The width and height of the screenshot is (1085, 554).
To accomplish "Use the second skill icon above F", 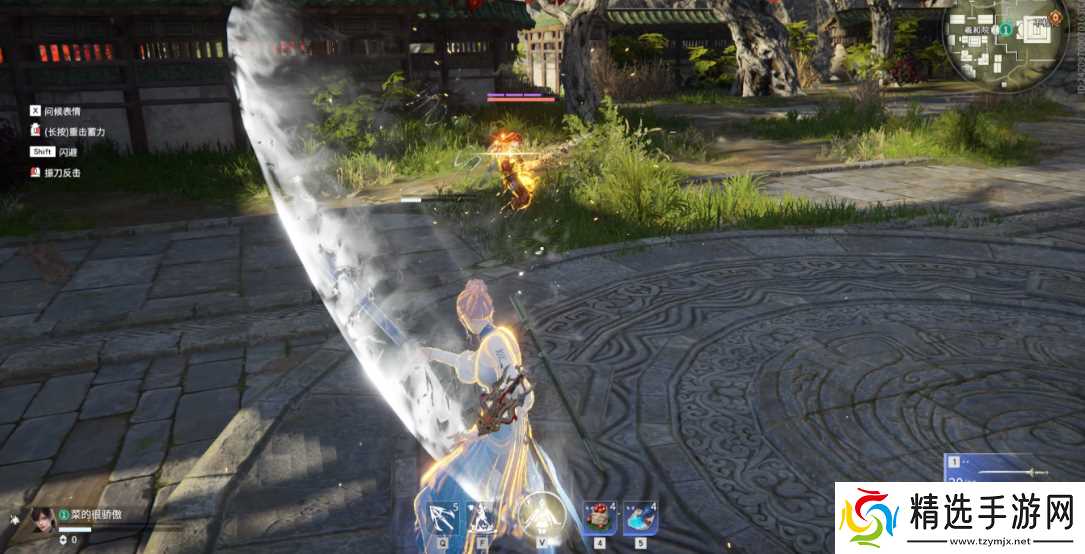I will pos(482,517).
